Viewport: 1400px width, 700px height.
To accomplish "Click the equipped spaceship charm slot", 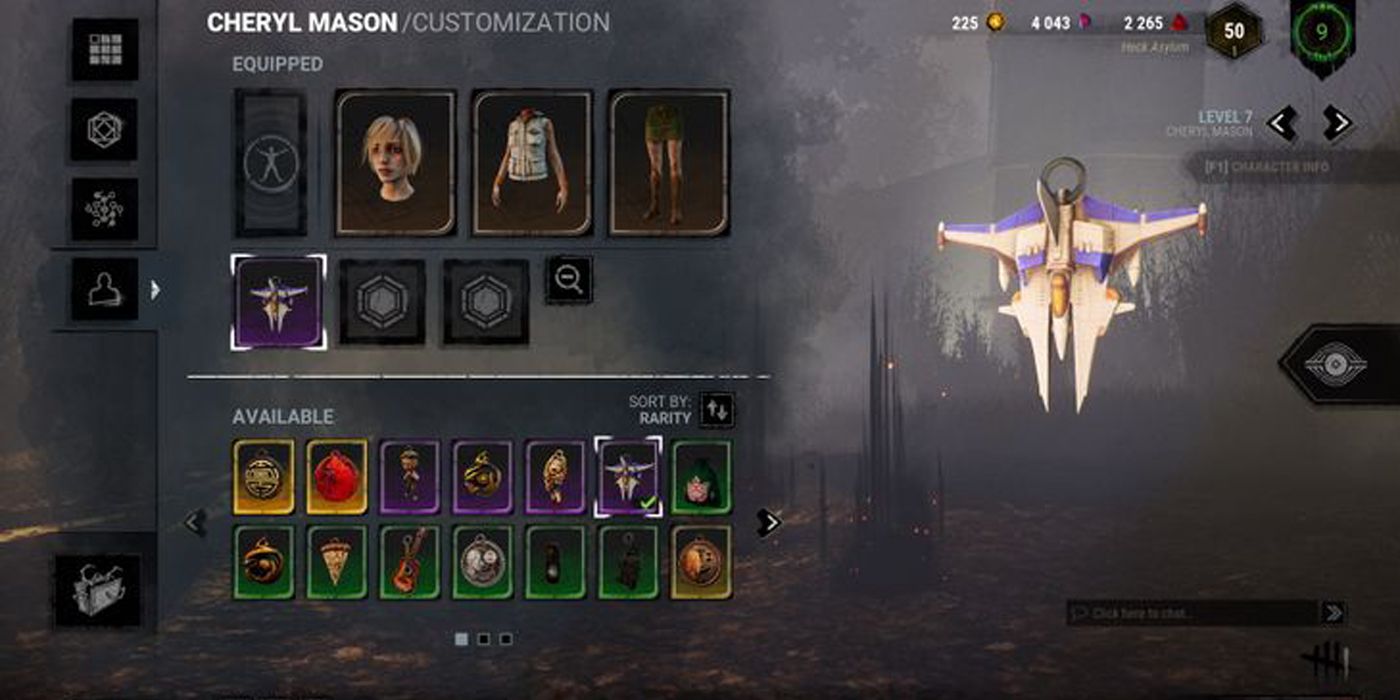I will coord(278,302).
